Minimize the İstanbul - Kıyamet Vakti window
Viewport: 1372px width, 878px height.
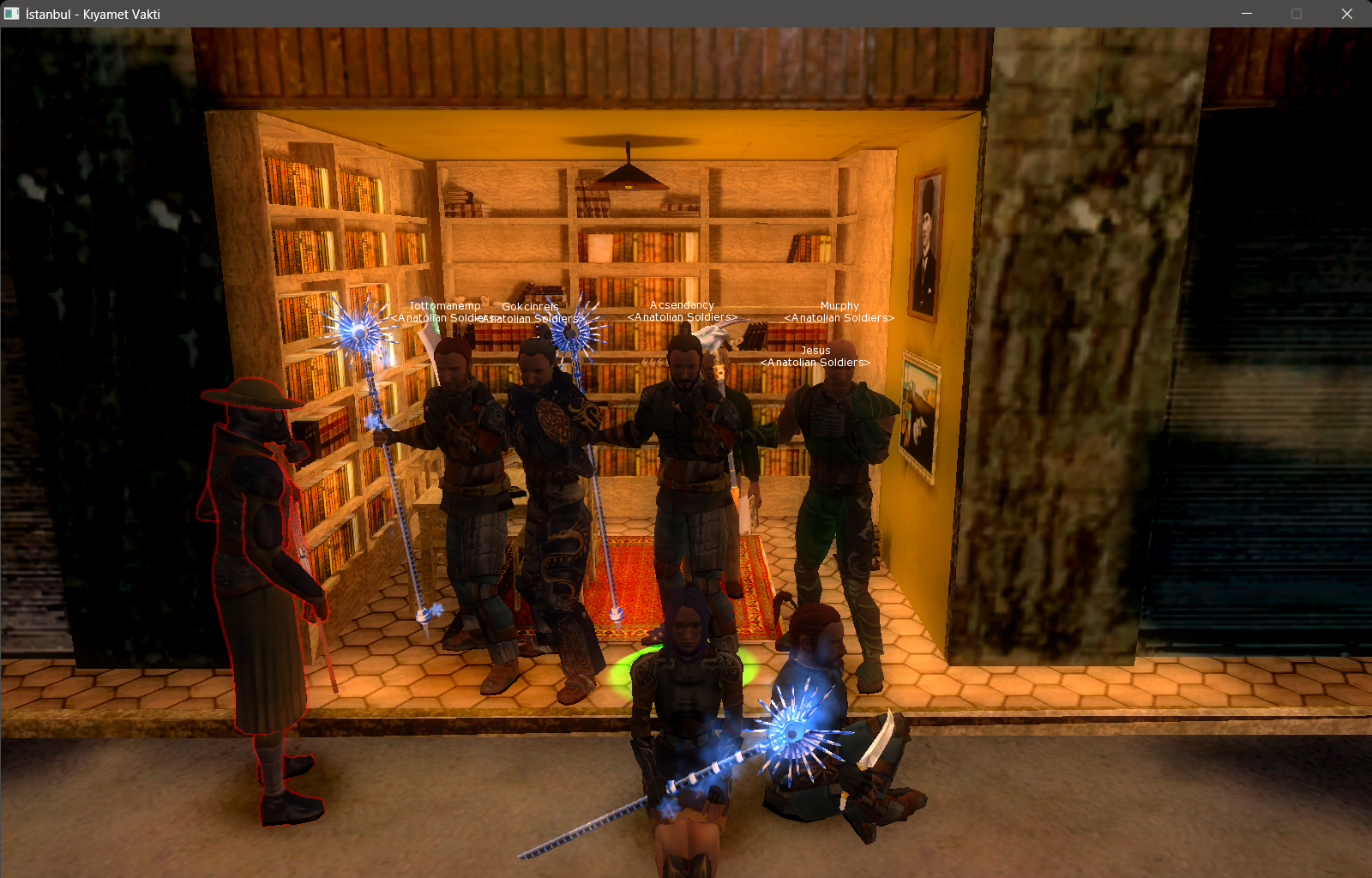1247,14
